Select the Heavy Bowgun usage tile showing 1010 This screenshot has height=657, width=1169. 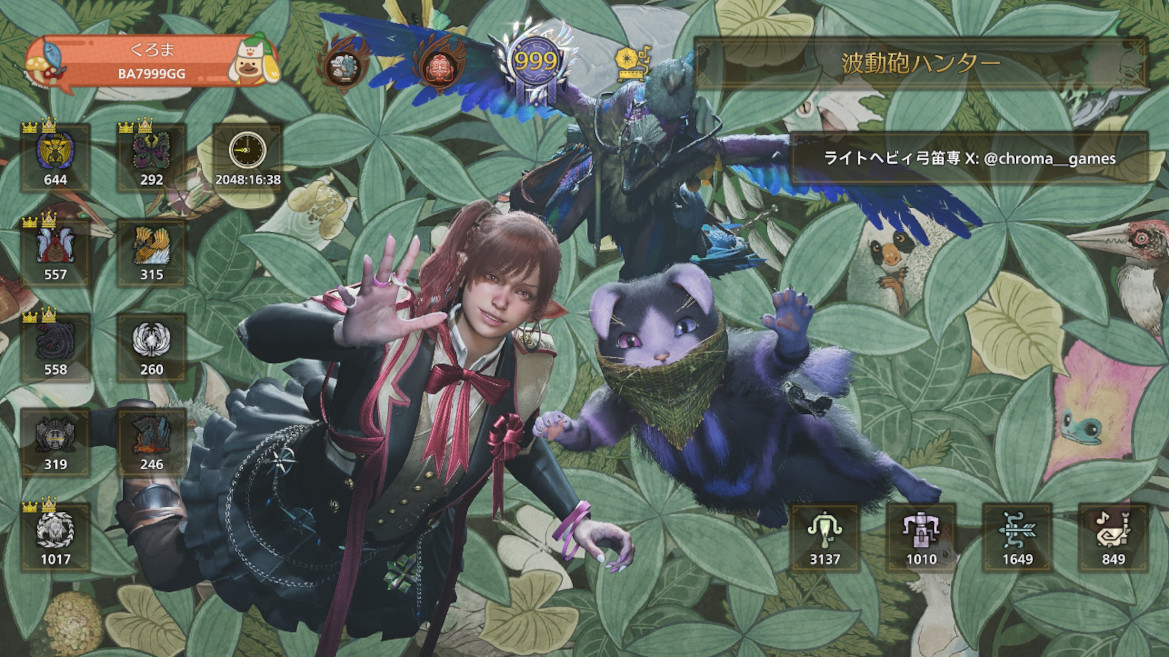(921, 537)
